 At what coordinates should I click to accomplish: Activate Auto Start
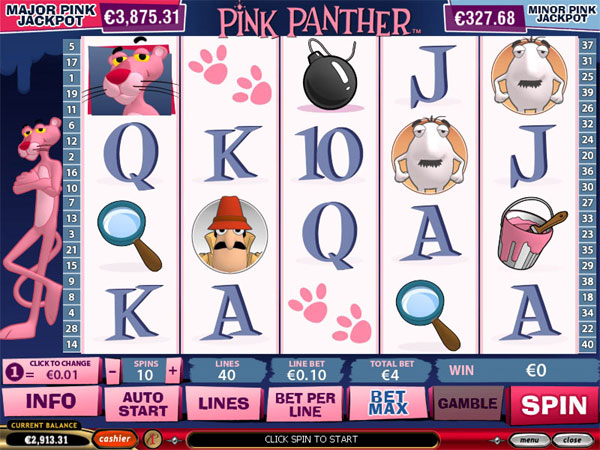coord(142,404)
